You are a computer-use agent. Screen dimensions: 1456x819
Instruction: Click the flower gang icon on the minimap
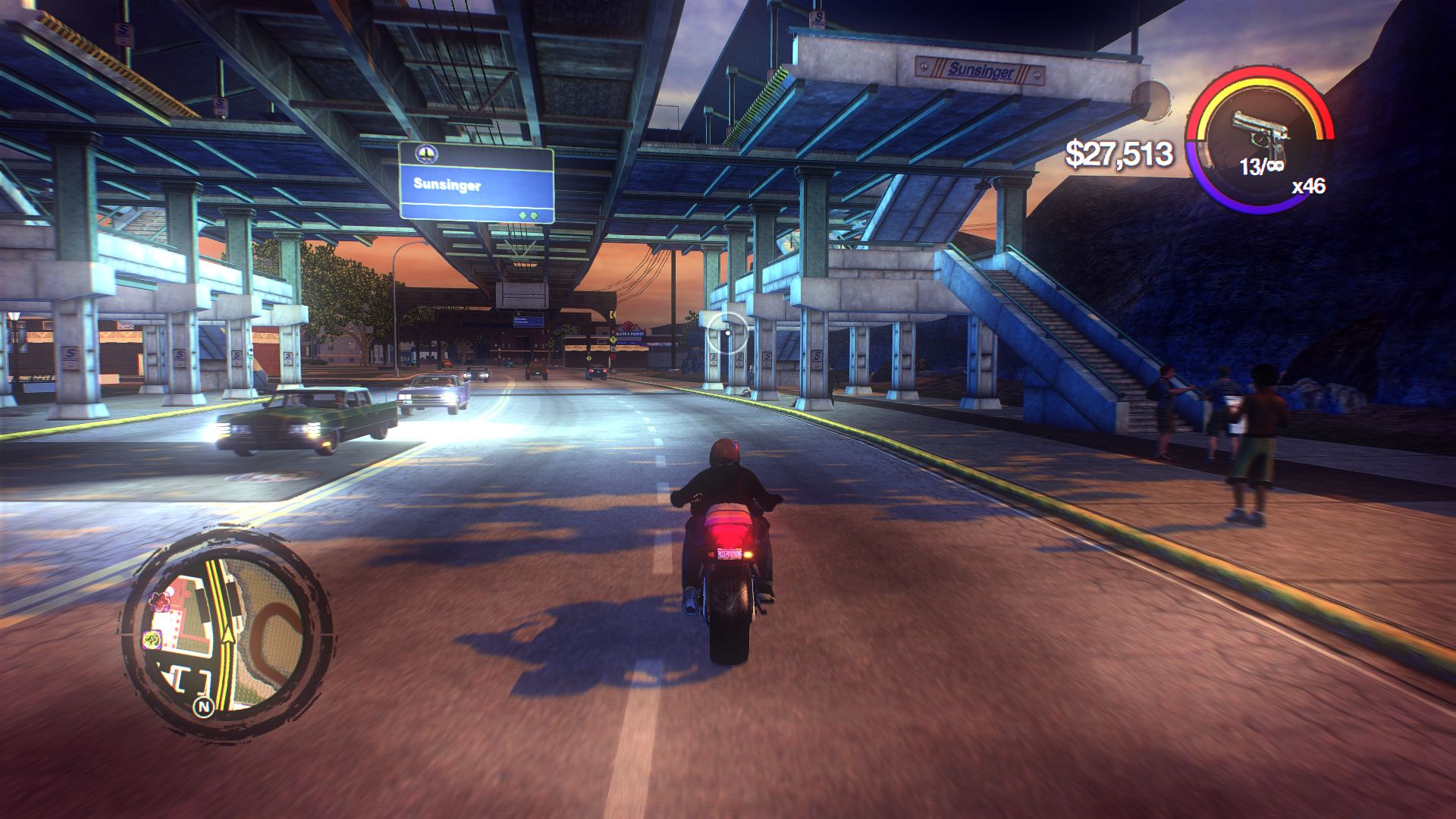[159, 601]
